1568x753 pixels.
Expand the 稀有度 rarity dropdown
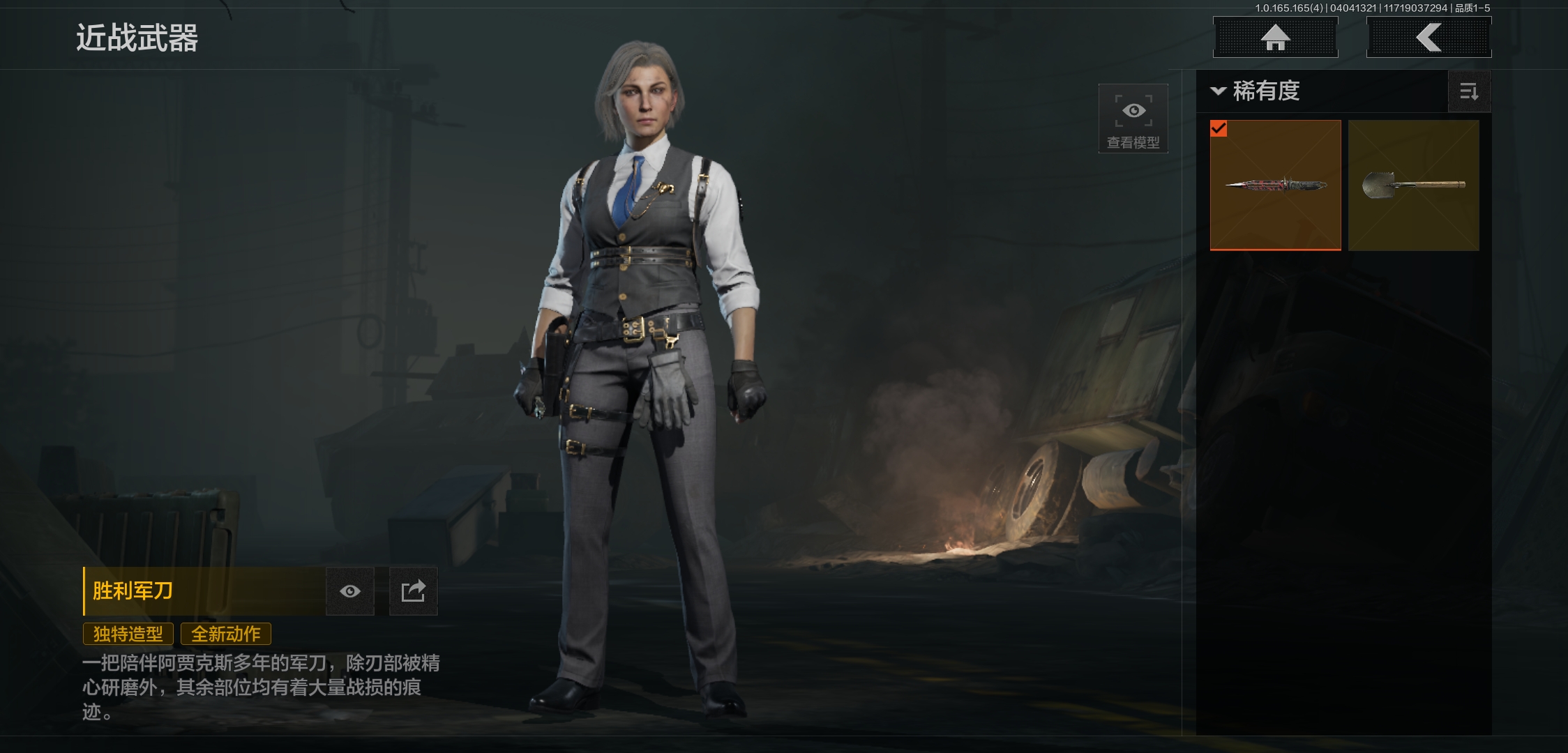tap(1256, 91)
